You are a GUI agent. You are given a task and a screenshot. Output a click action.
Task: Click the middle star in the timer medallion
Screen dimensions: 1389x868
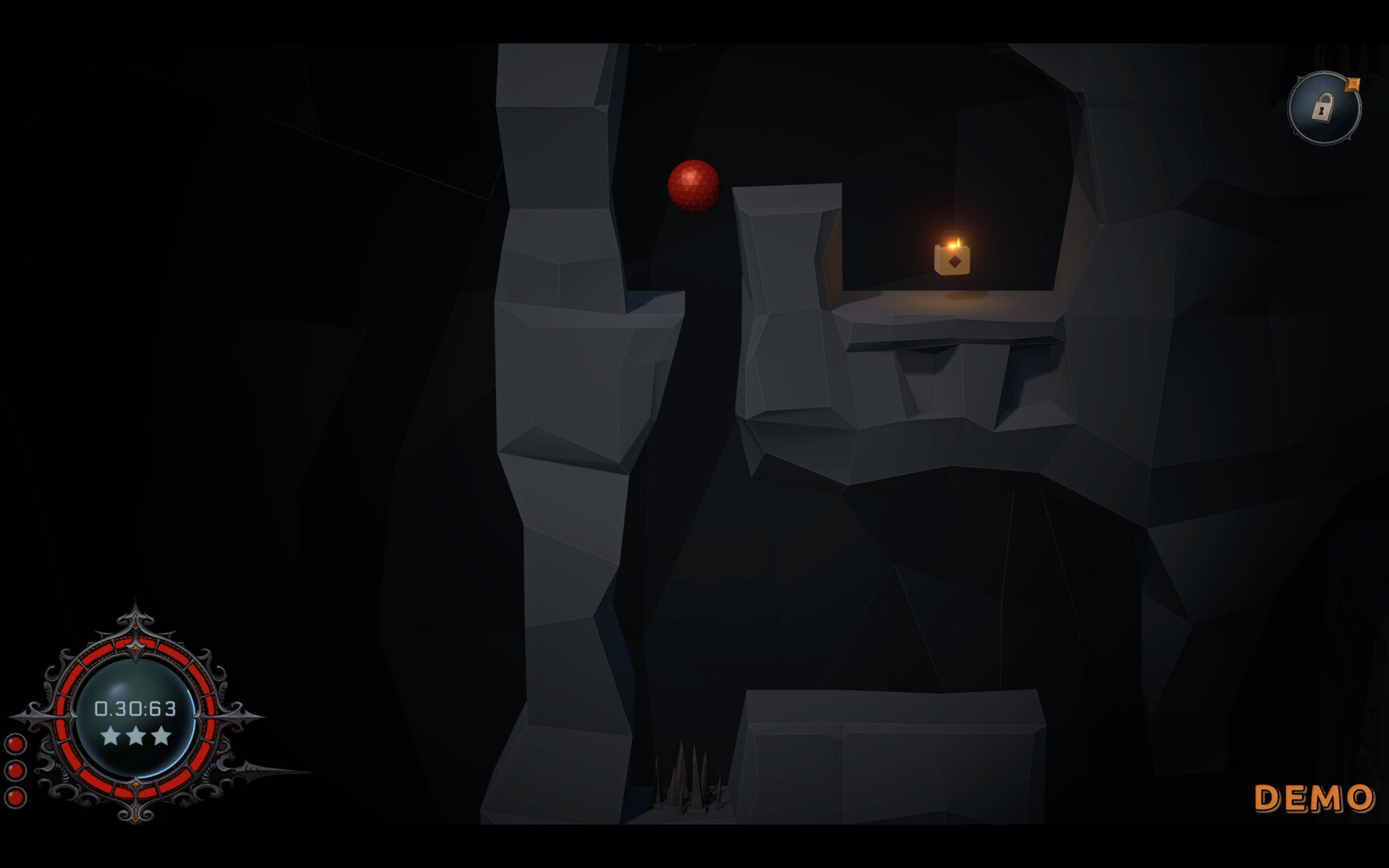click(136, 736)
